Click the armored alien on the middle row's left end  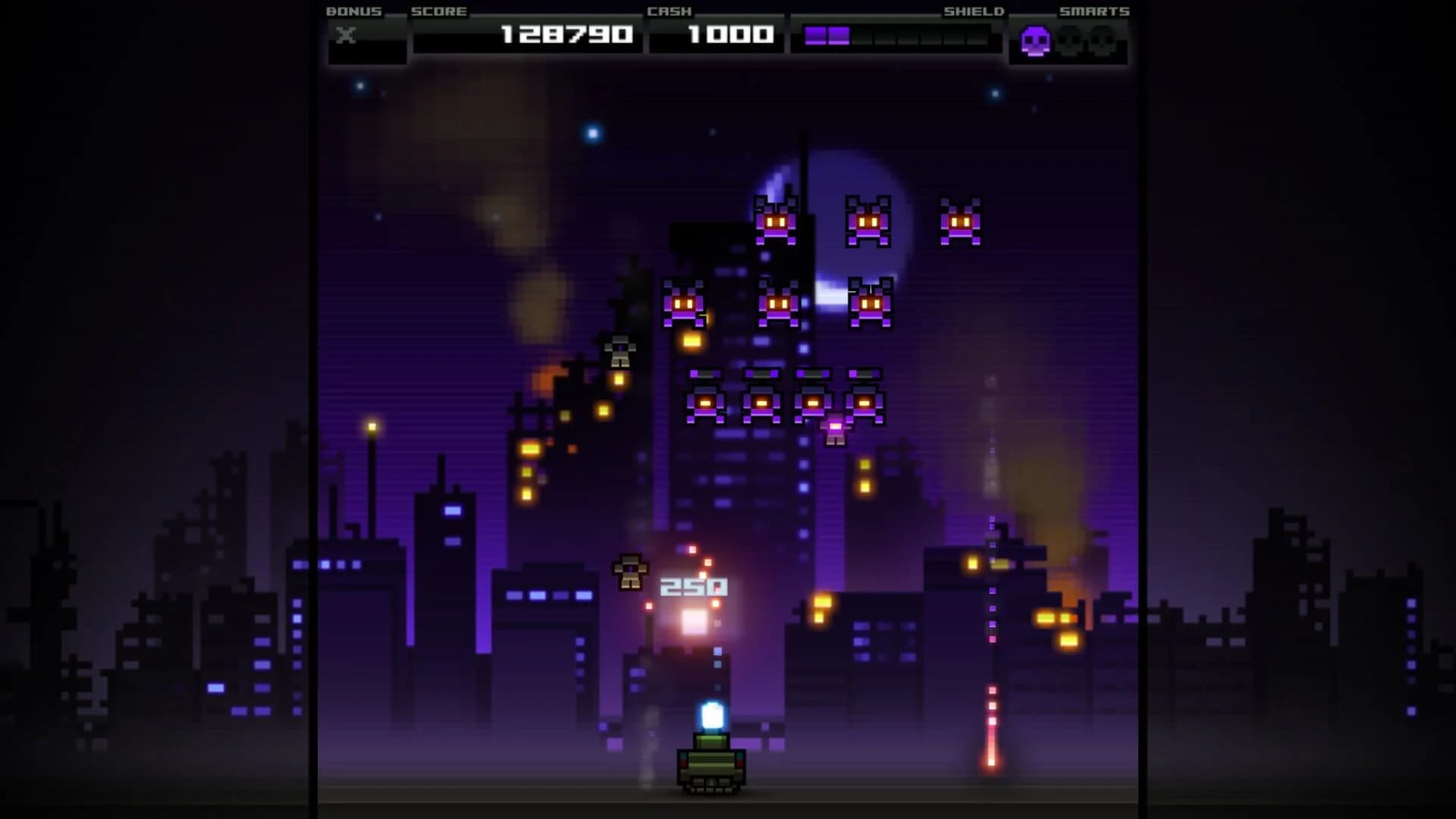click(706, 402)
